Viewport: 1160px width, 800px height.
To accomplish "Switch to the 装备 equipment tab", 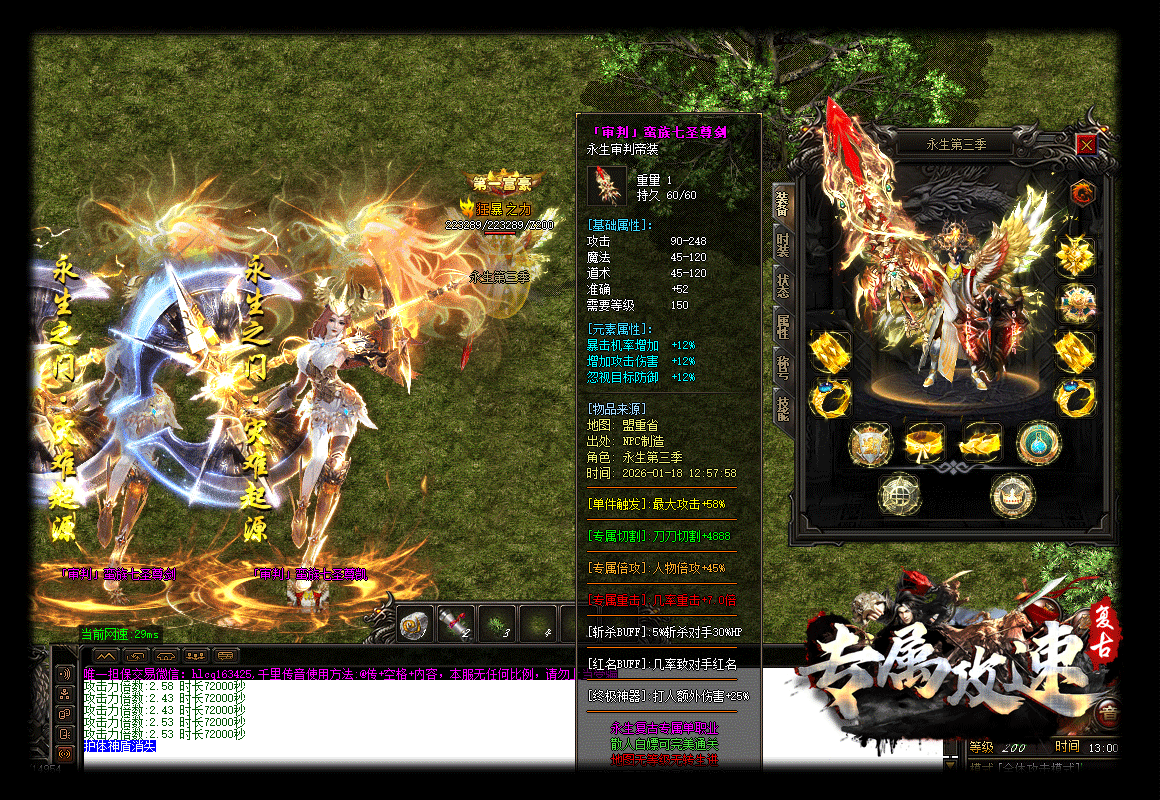I will [x=782, y=204].
